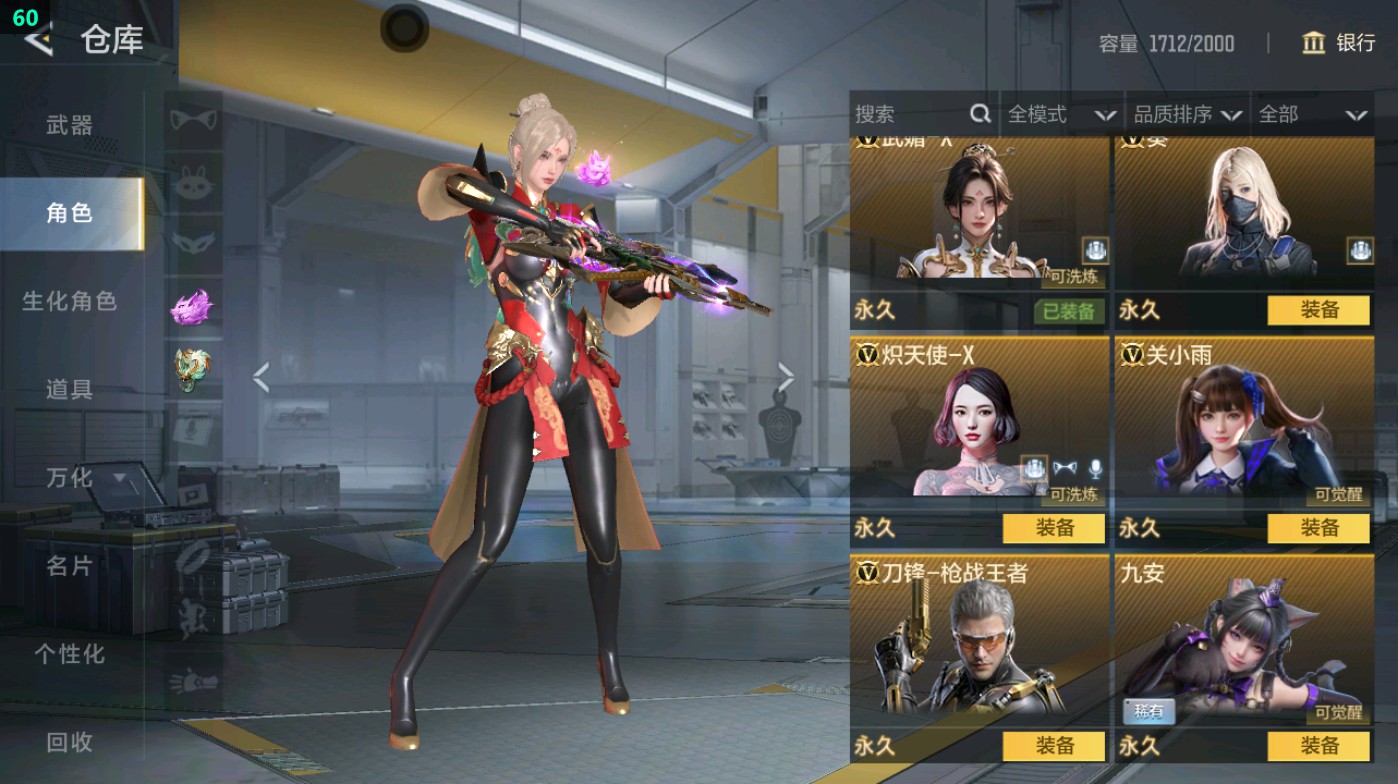Rotate character preview with left arrow

(261, 378)
